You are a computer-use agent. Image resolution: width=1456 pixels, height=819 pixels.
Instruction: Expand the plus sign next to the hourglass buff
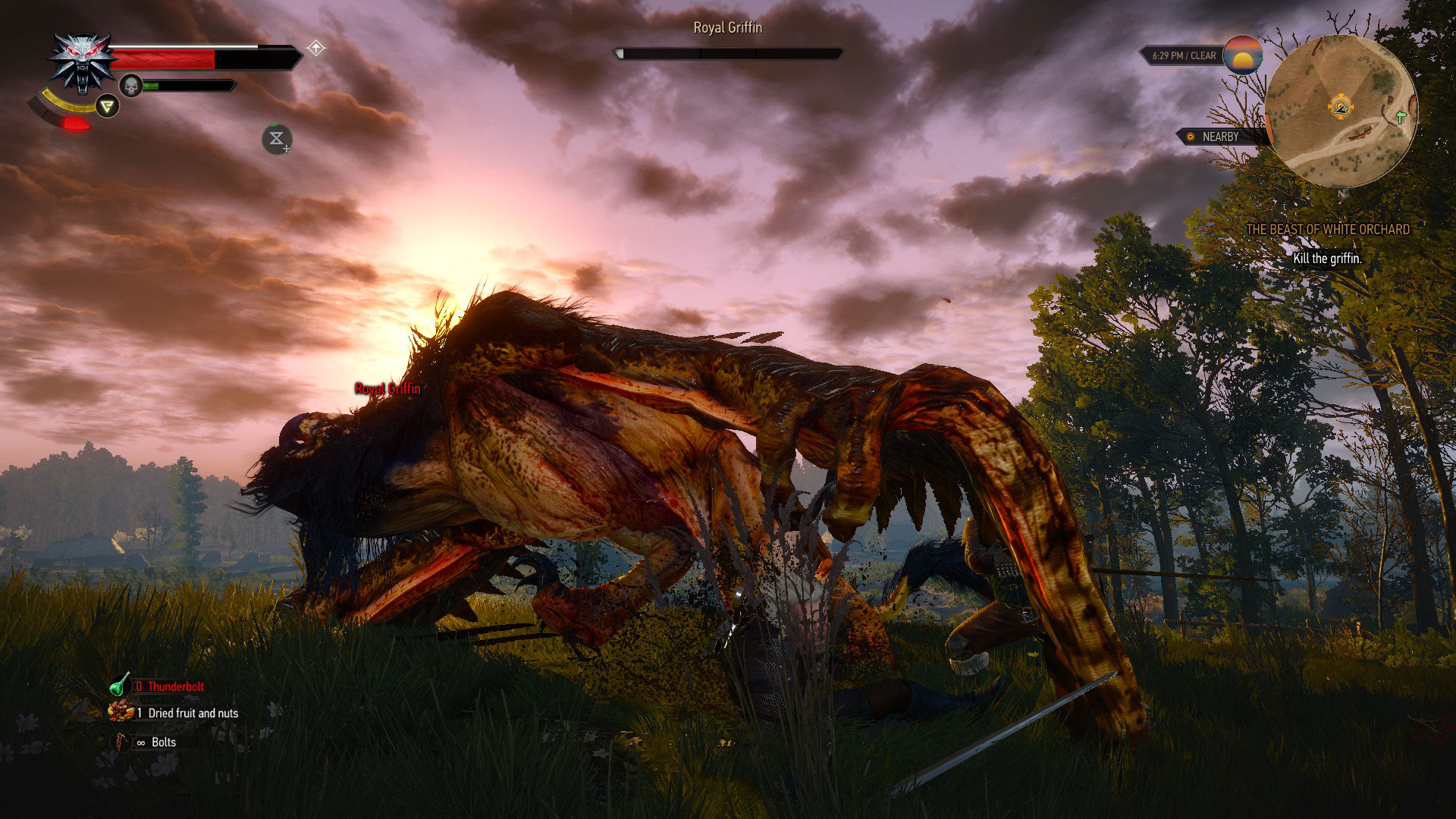286,148
